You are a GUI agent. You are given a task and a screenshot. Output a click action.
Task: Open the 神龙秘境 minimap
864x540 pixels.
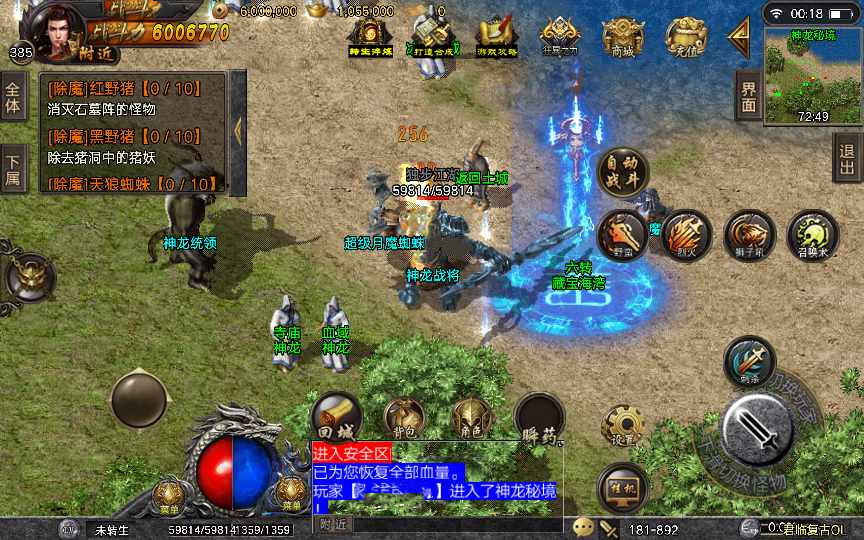click(812, 76)
